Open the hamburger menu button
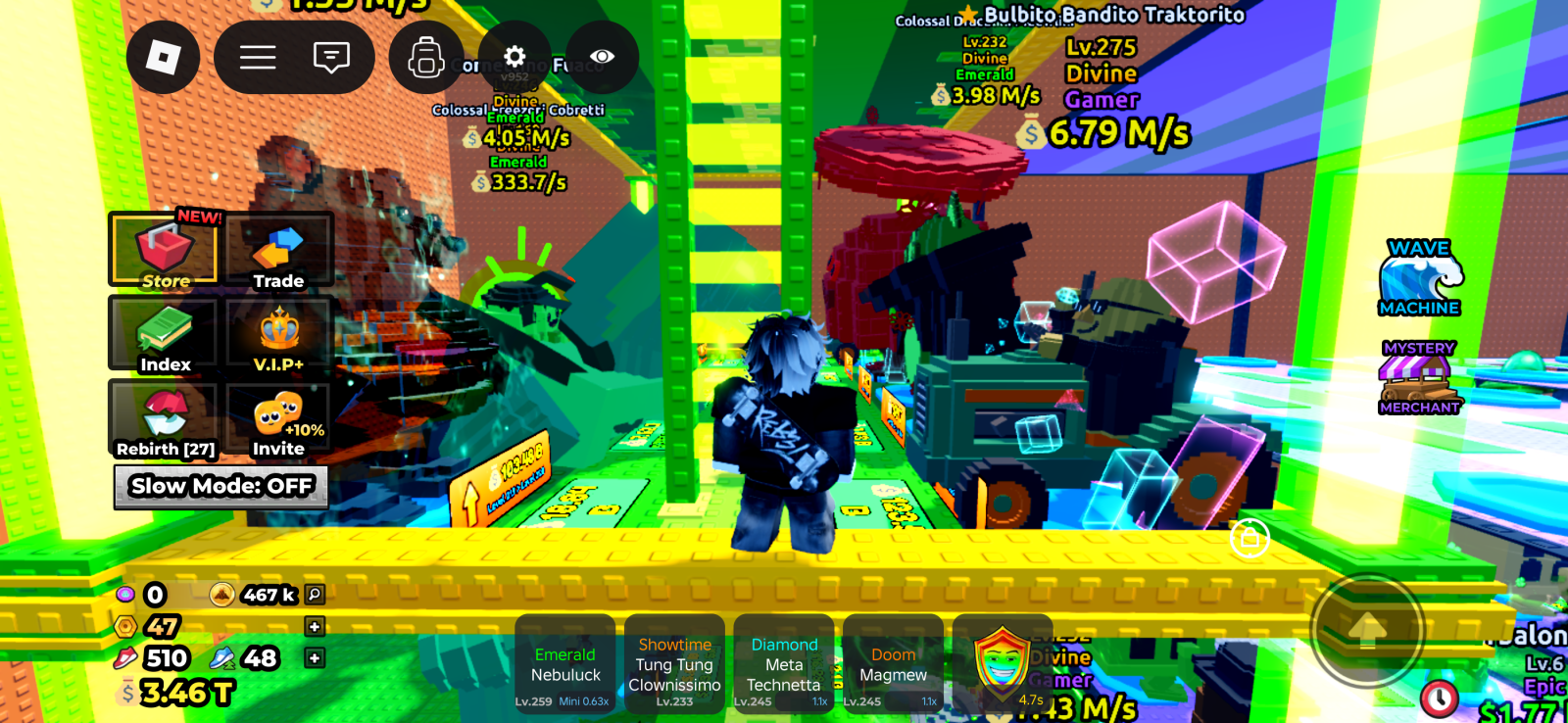1568x723 pixels. click(x=258, y=58)
